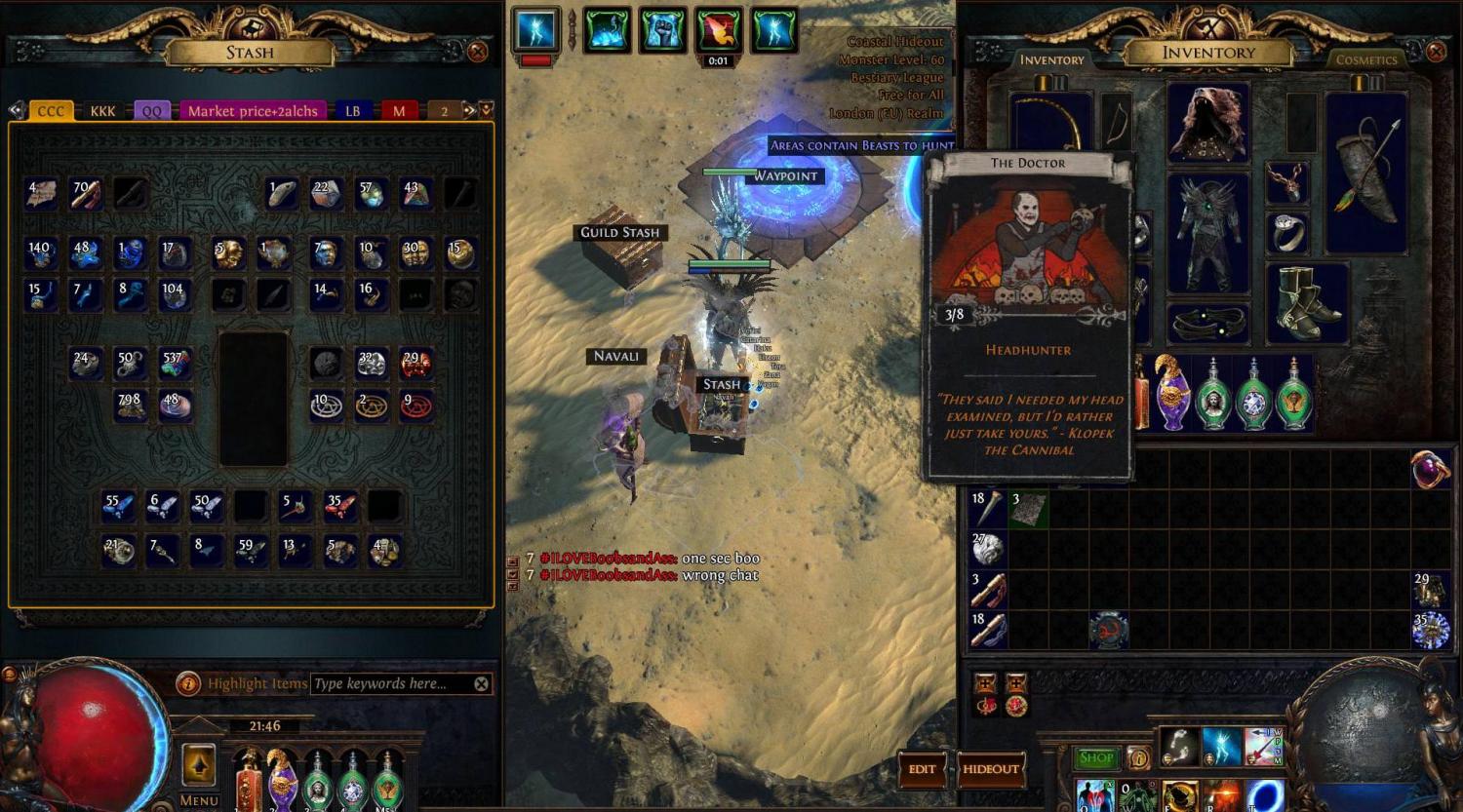Close the Stash panel
The height and width of the screenshot is (812, 1463).
pos(477,52)
